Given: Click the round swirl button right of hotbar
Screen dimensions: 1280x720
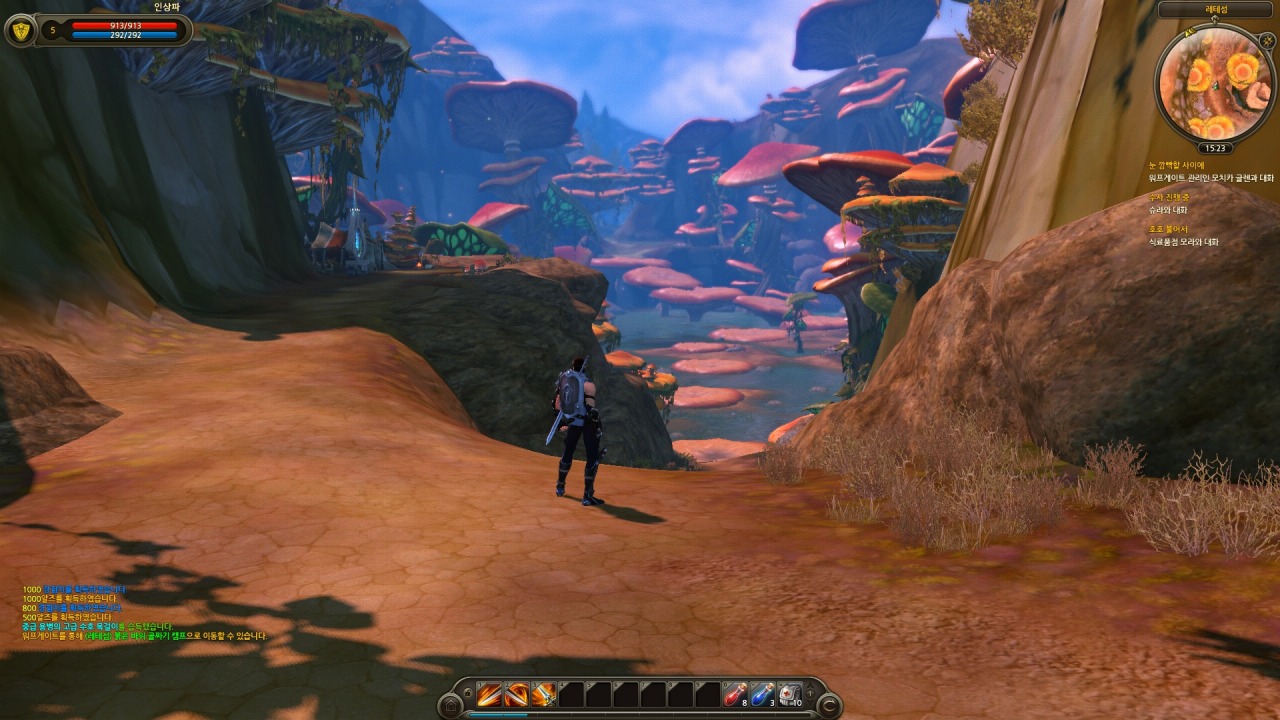Looking at the screenshot, I should 829,706.
